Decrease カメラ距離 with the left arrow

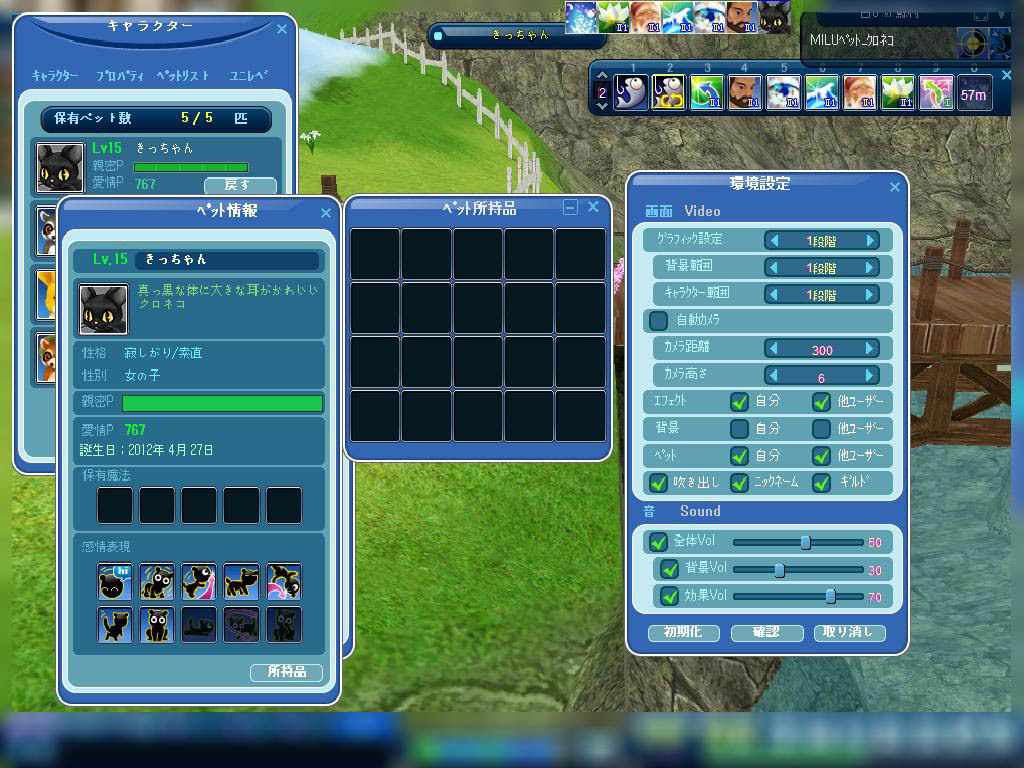pyautogui.click(x=773, y=349)
